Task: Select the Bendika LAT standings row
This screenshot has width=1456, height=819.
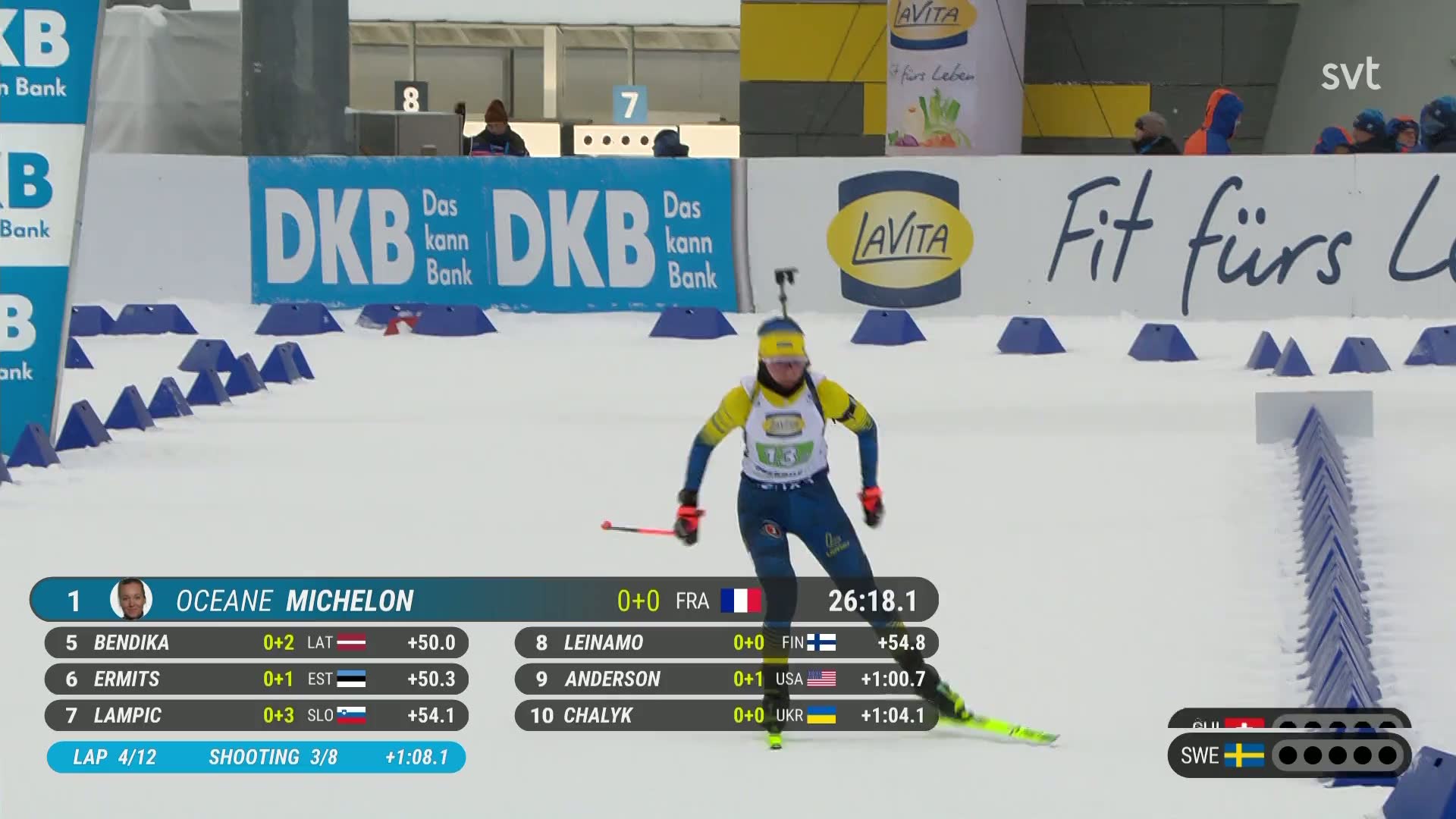Action: tap(256, 642)
